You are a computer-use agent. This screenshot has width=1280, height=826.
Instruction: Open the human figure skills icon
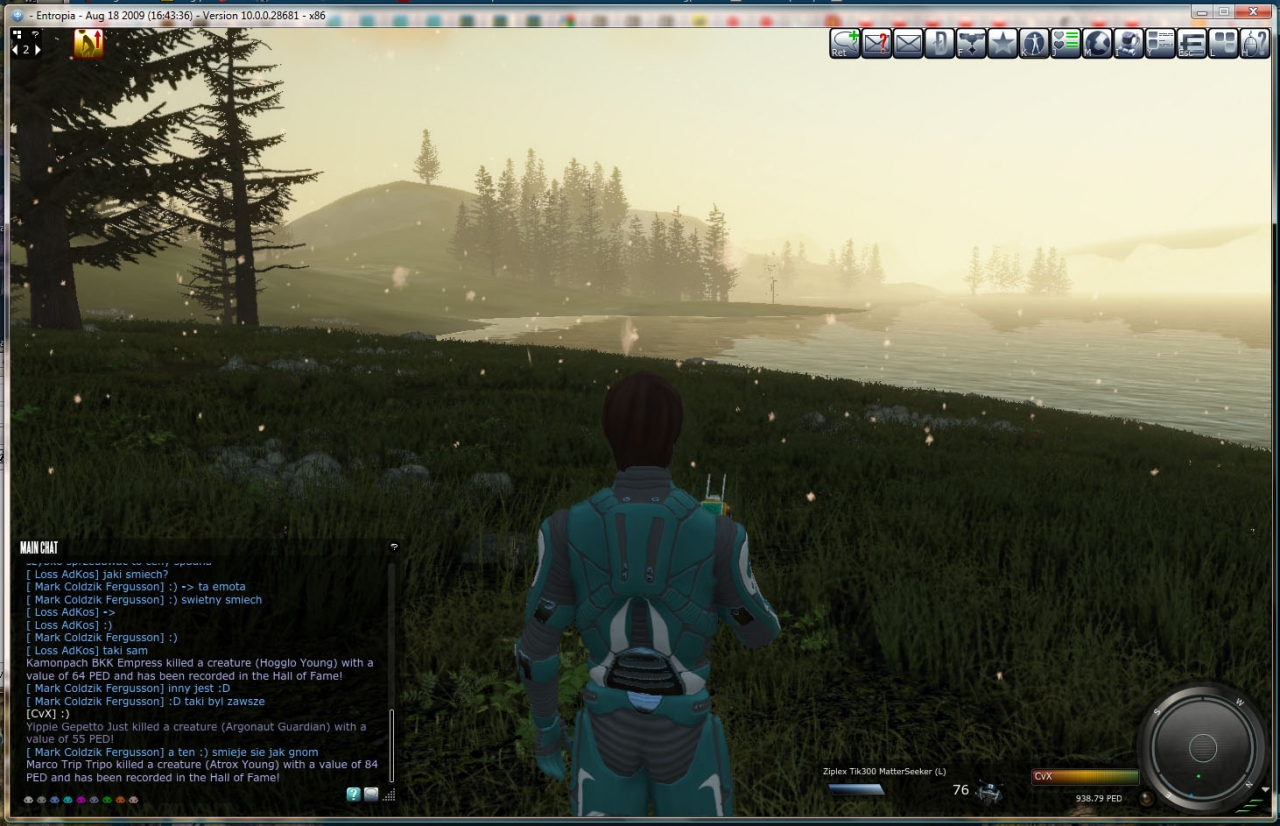(1034, 43)
